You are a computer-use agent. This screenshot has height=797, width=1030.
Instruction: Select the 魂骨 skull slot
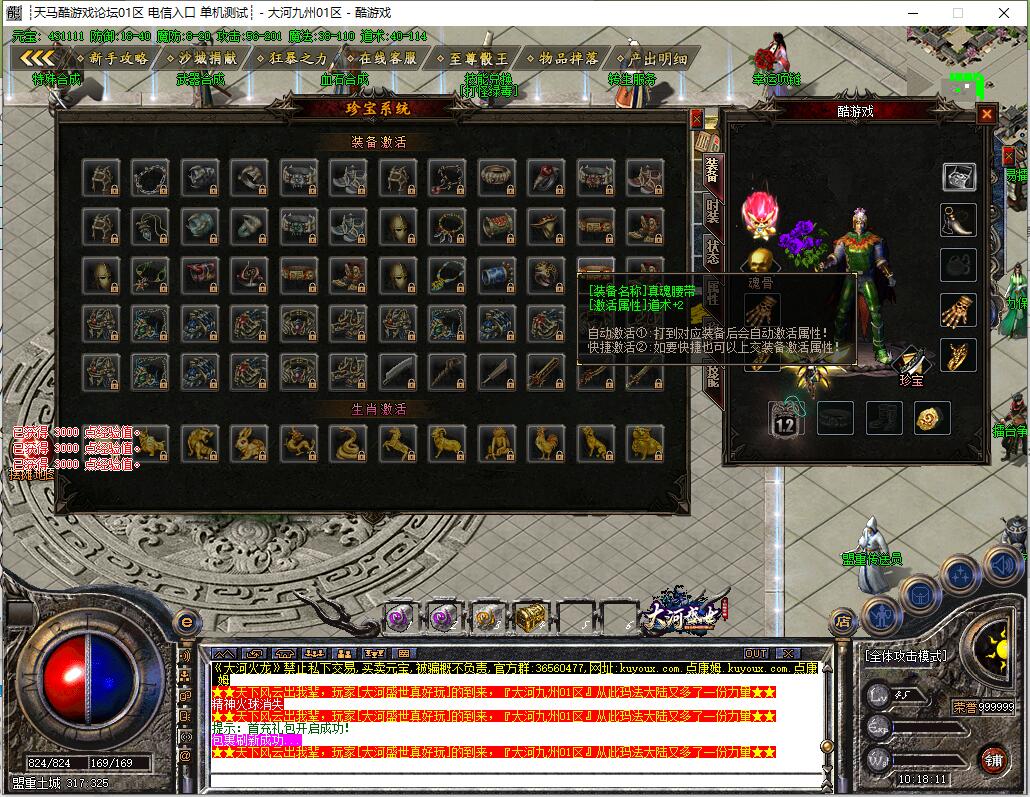761,263
